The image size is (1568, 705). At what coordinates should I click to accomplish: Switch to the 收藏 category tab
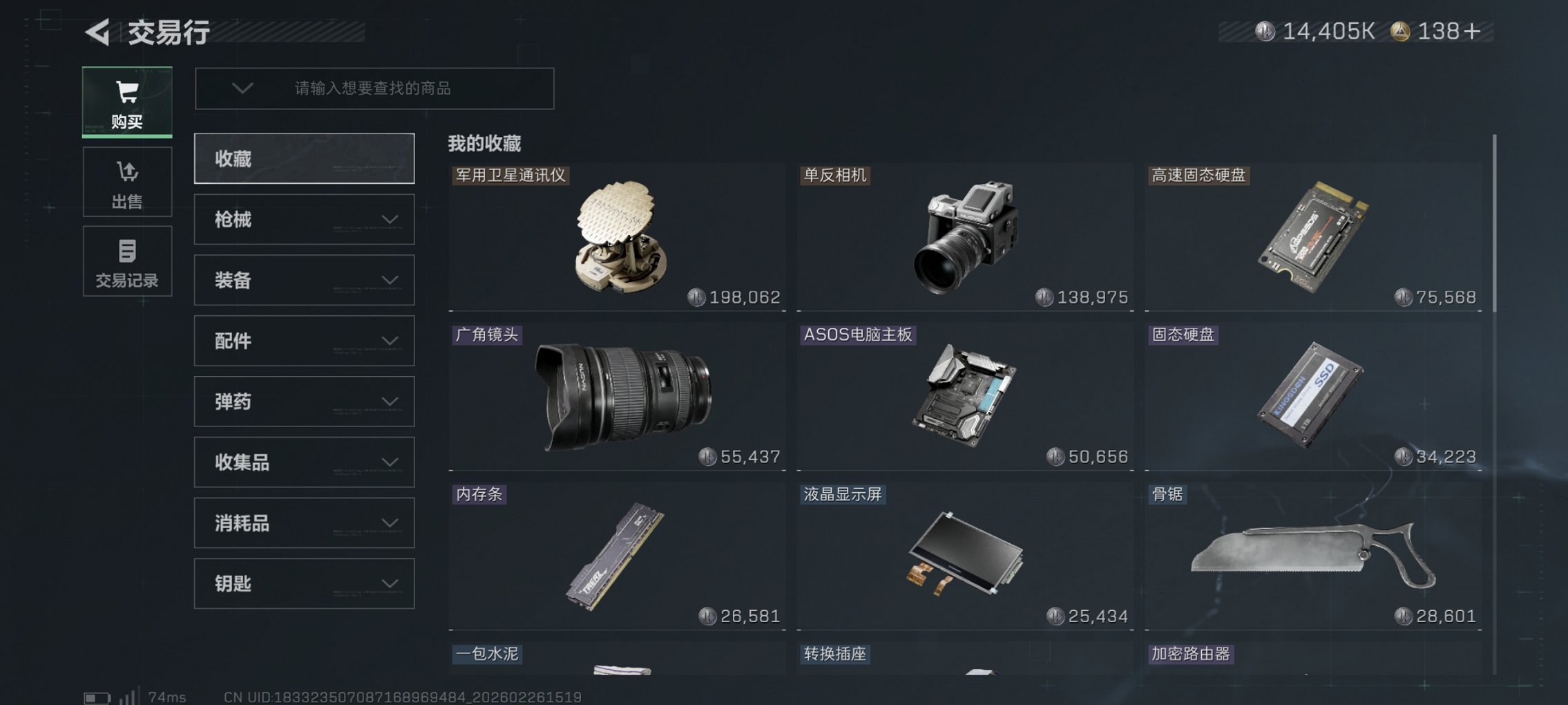[x=304, y=158]
